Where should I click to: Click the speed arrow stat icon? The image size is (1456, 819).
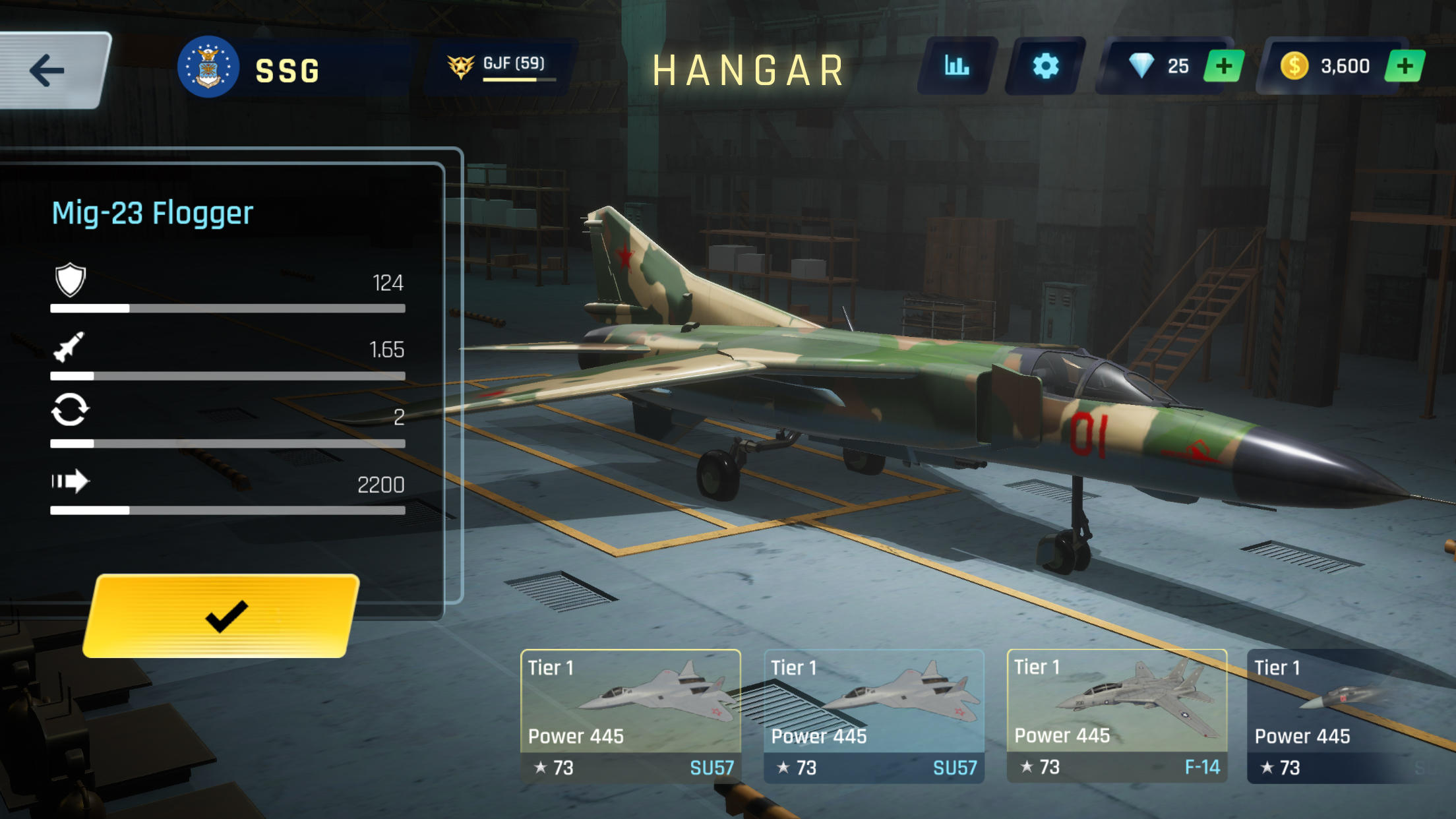71,481
